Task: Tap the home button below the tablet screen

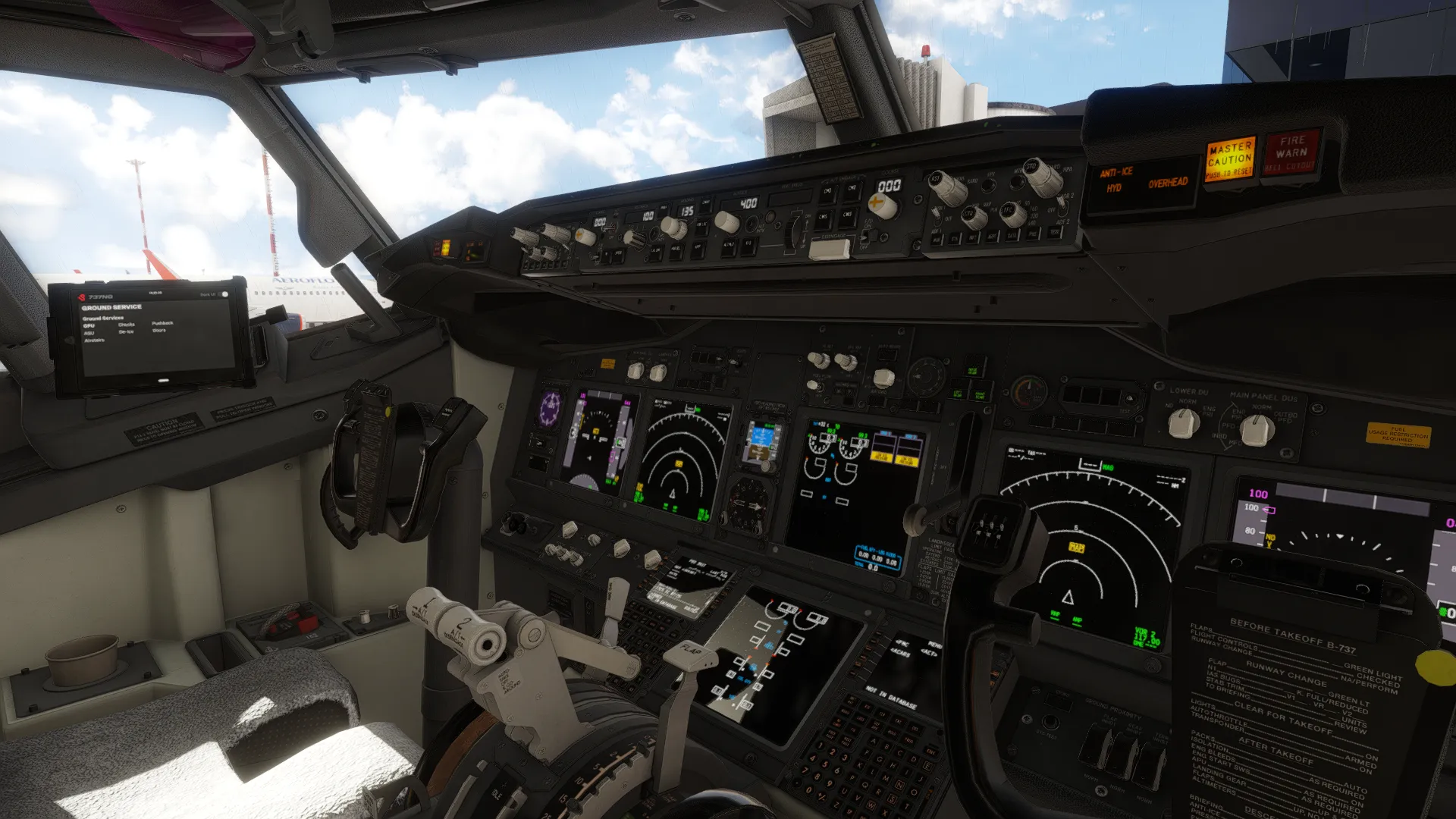Action: click(x=163, y=380)
